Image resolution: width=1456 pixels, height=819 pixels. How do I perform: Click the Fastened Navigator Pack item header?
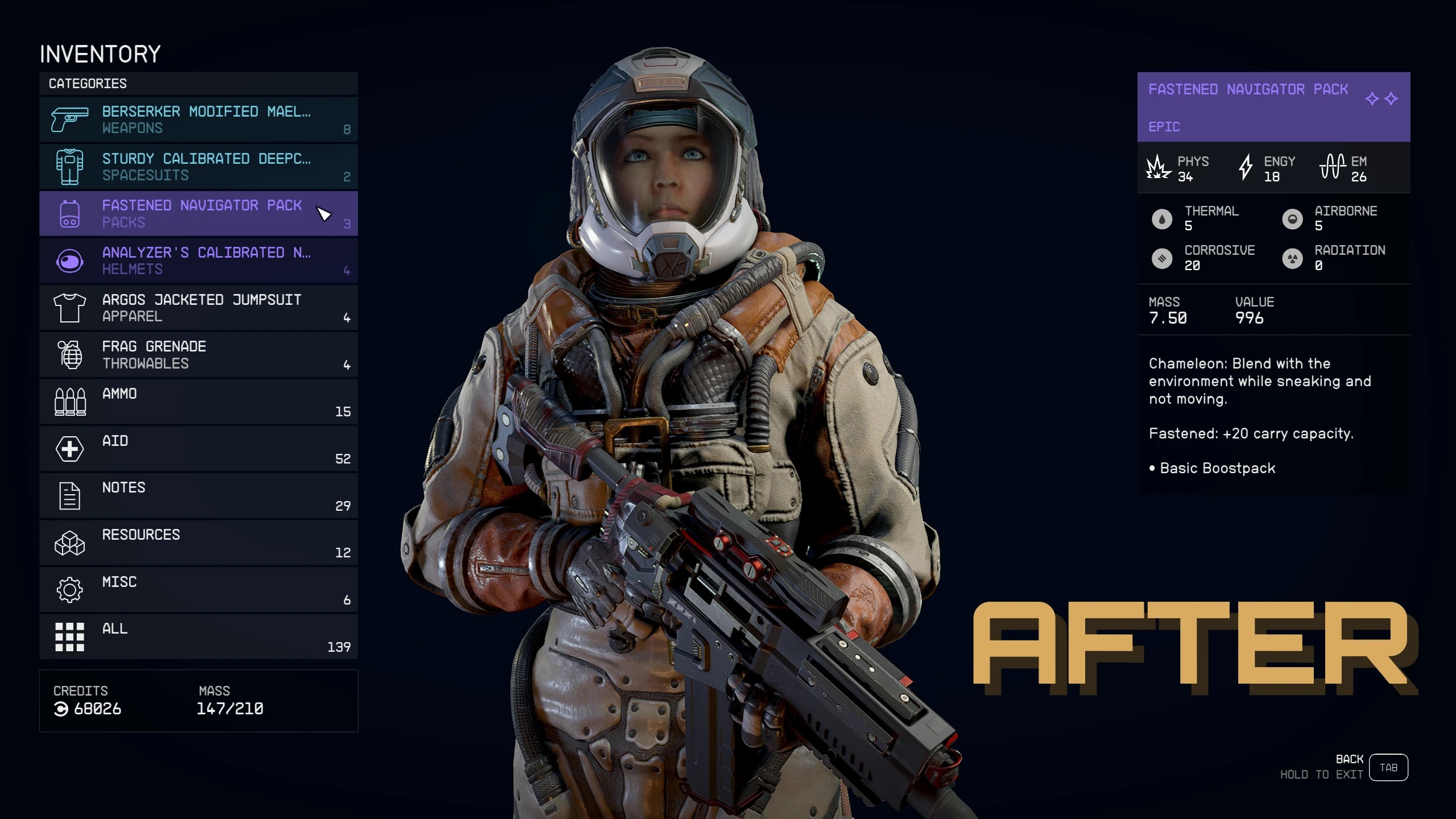[1248, 89]
